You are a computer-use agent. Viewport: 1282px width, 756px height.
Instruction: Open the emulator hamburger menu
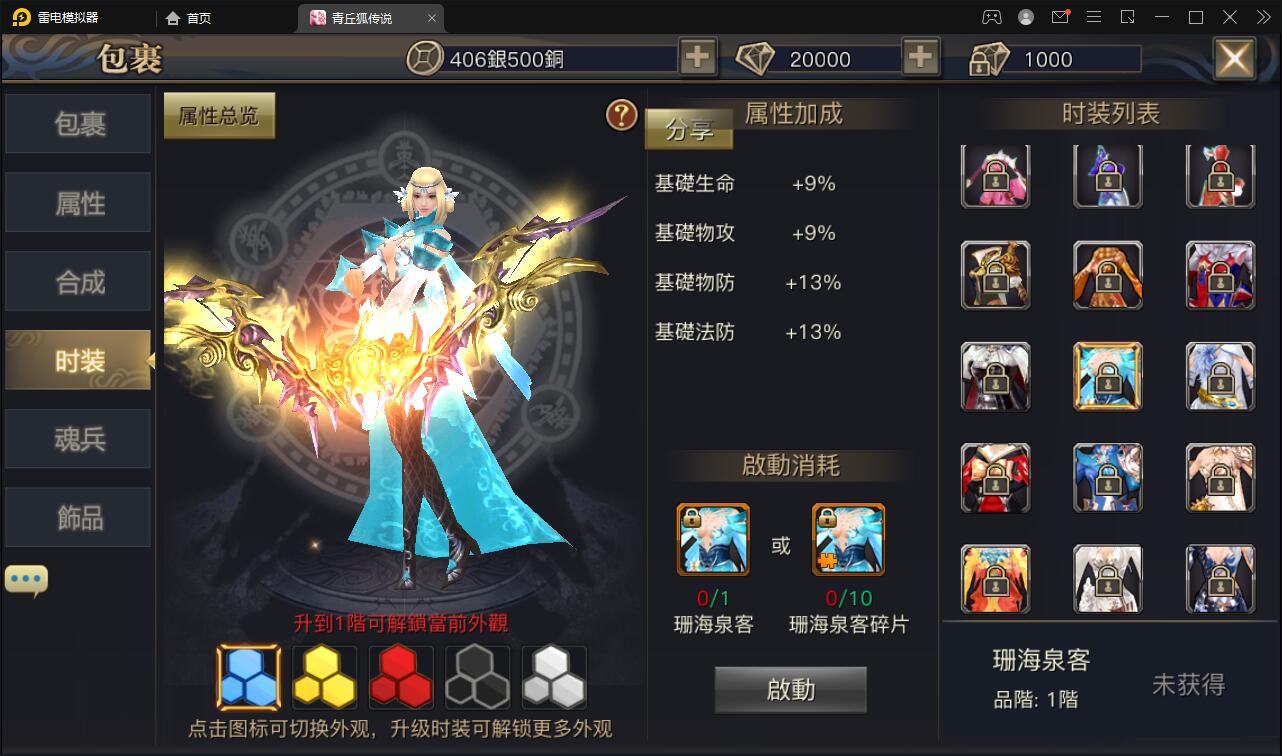point(1094,17)
